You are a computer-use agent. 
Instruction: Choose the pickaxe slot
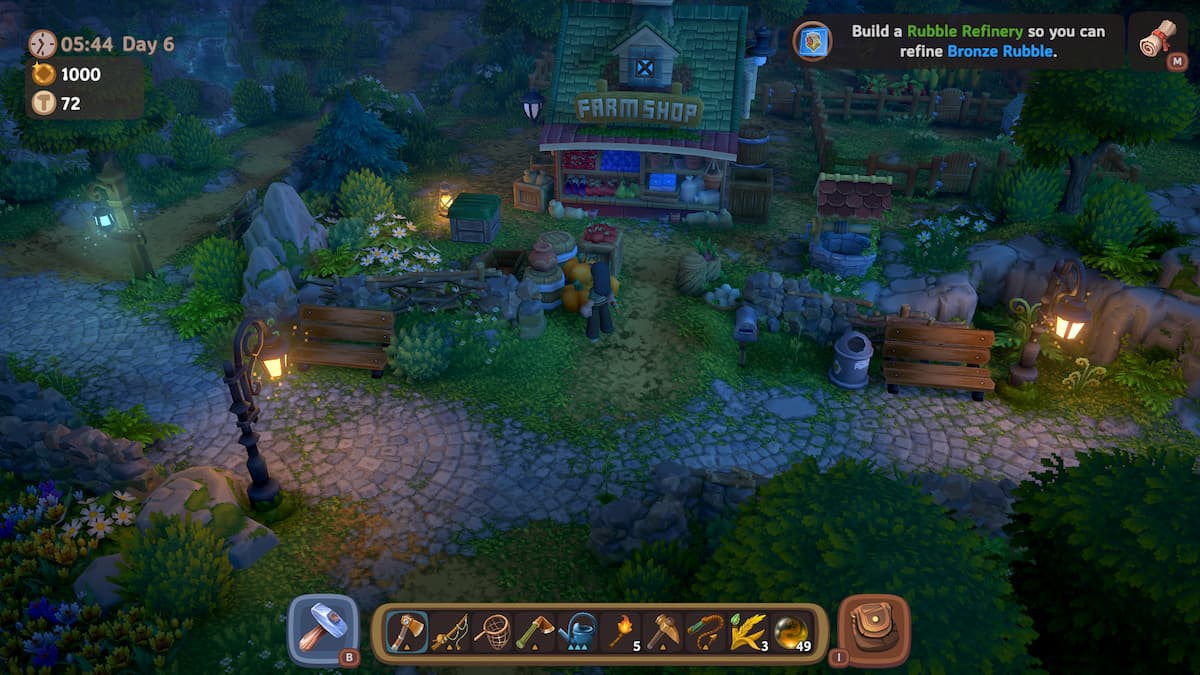[x=664, y=632]
